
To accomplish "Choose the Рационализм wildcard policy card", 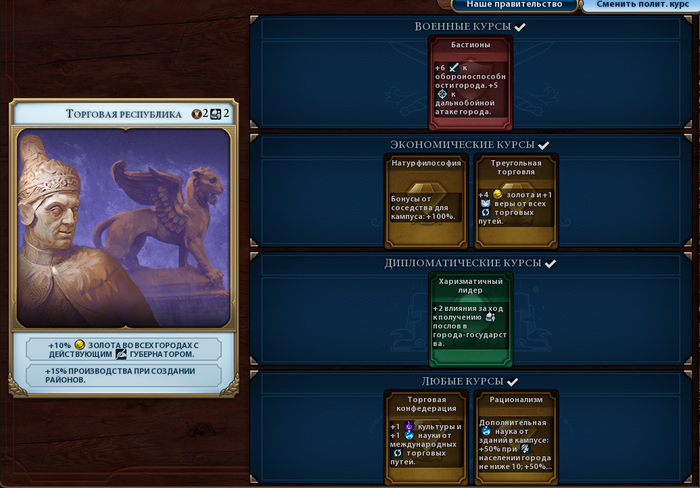I will (x=515, y=438).
